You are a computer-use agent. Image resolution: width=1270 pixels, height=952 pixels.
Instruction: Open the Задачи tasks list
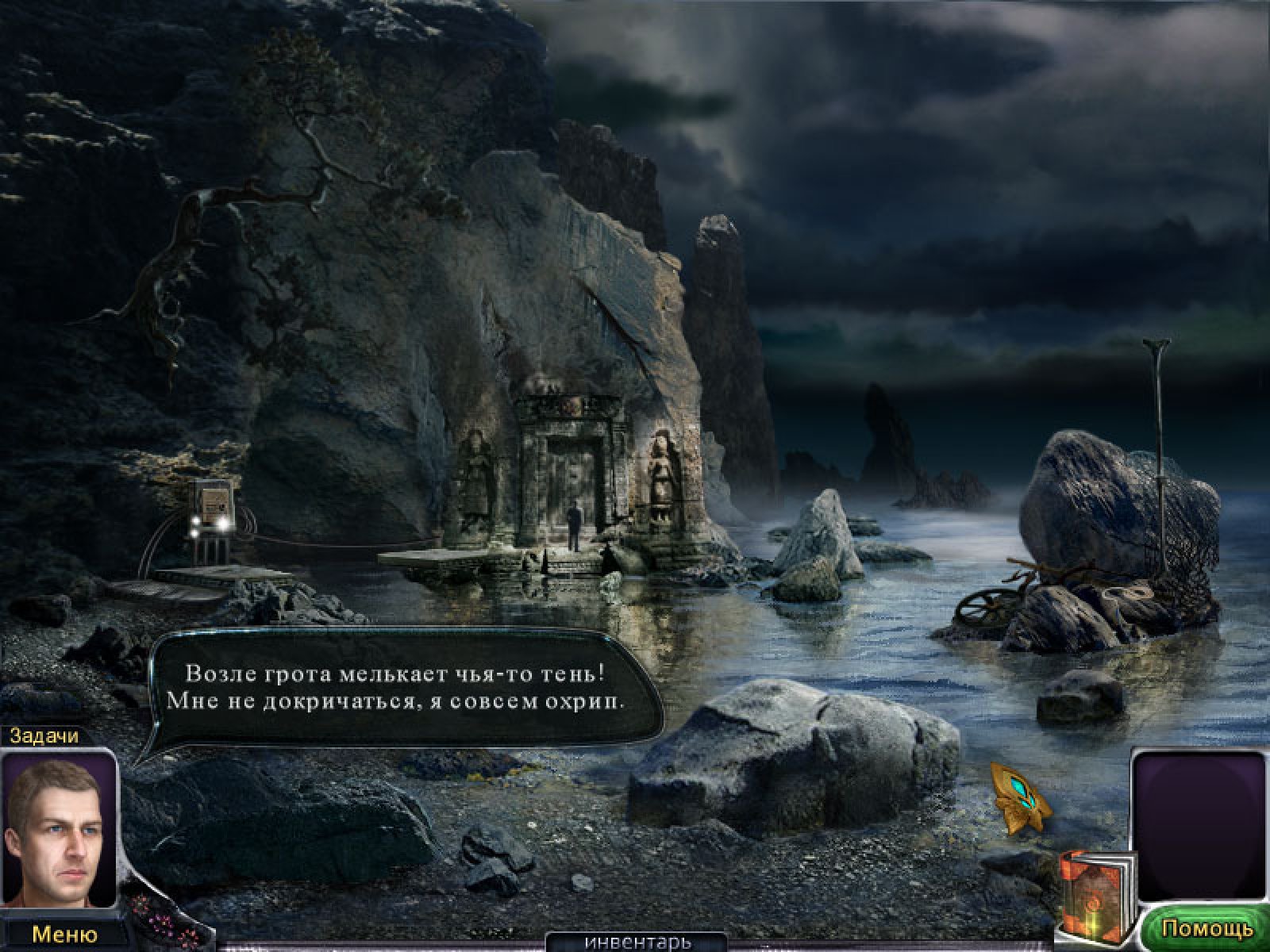44,735
